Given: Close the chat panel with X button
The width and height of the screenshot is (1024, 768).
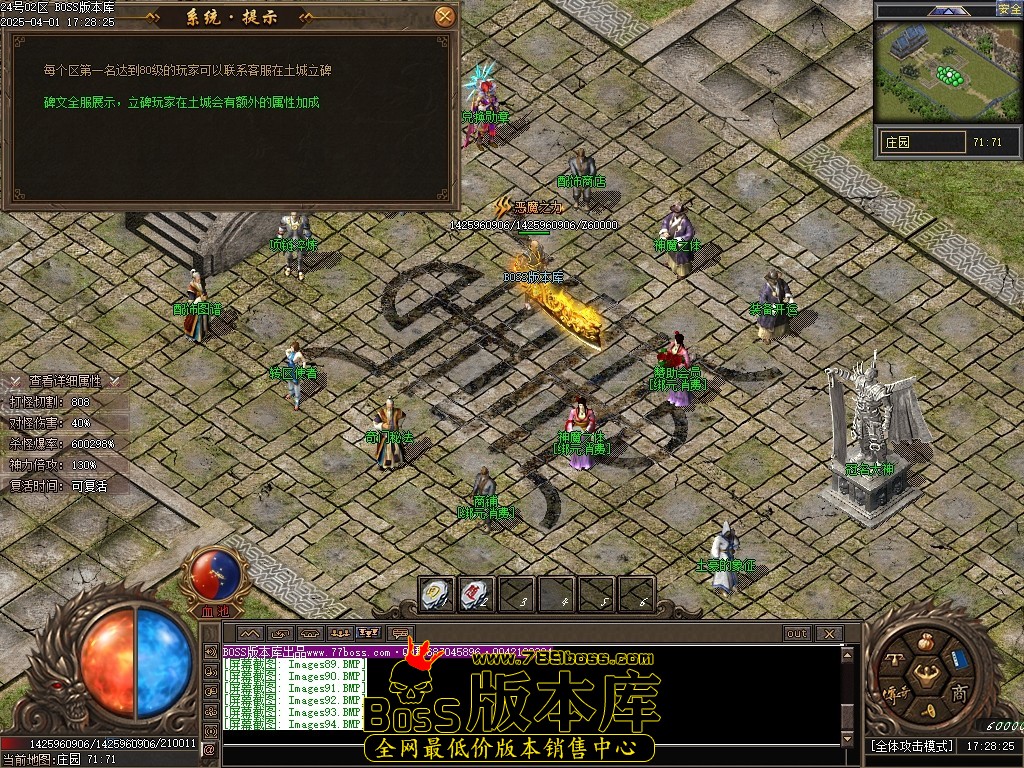Looking at the screenshot, I should pos(828,634).
